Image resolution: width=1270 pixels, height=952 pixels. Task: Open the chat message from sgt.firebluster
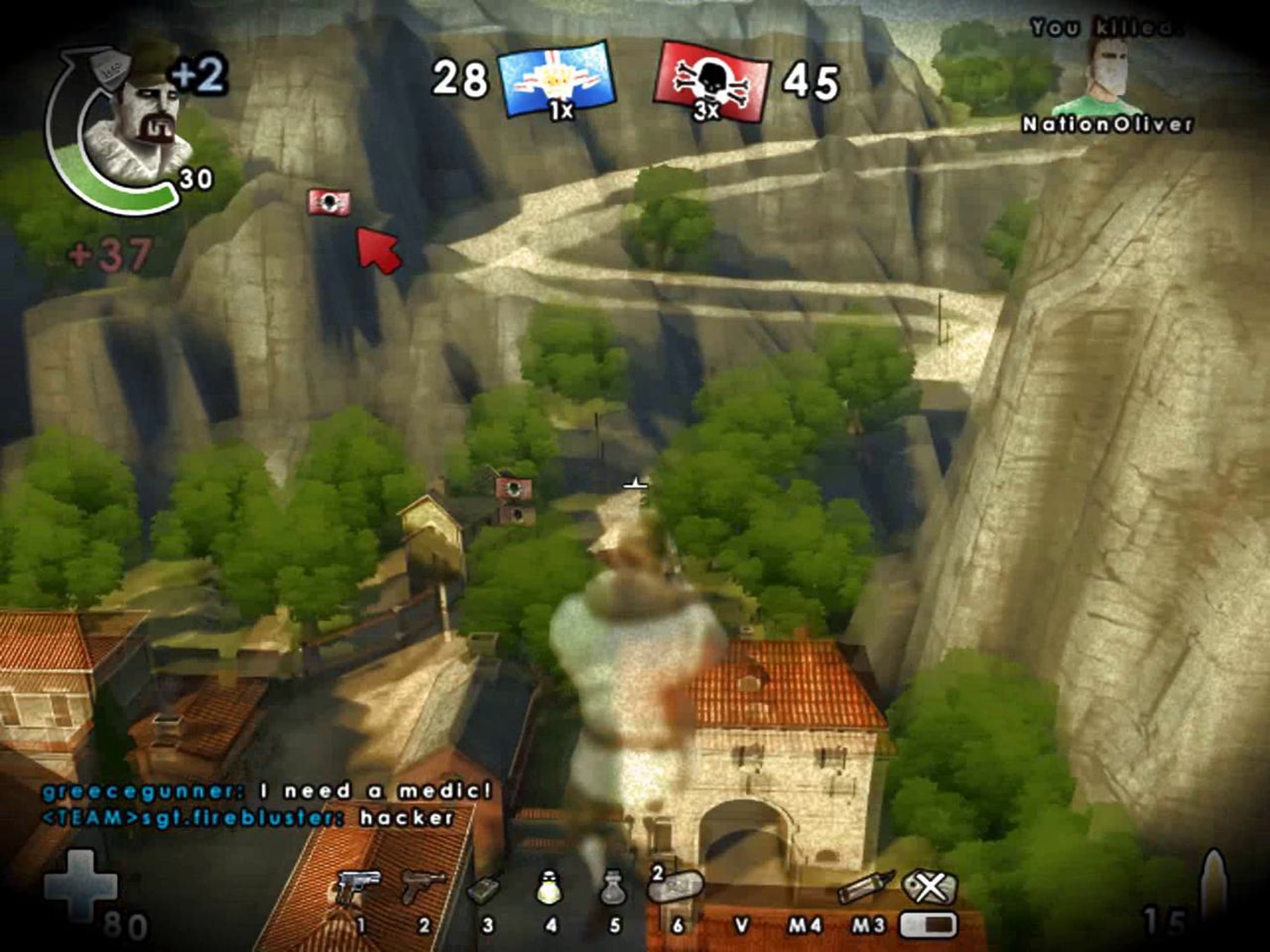click(248, 818)
